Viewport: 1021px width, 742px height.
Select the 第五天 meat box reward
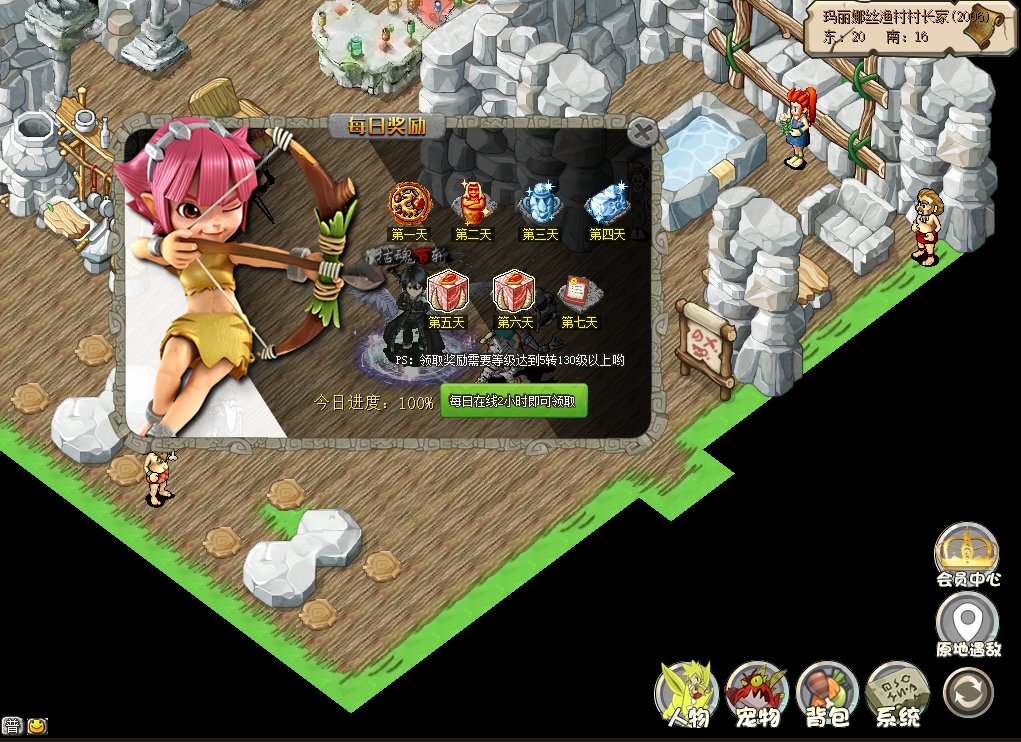[447, 292]
